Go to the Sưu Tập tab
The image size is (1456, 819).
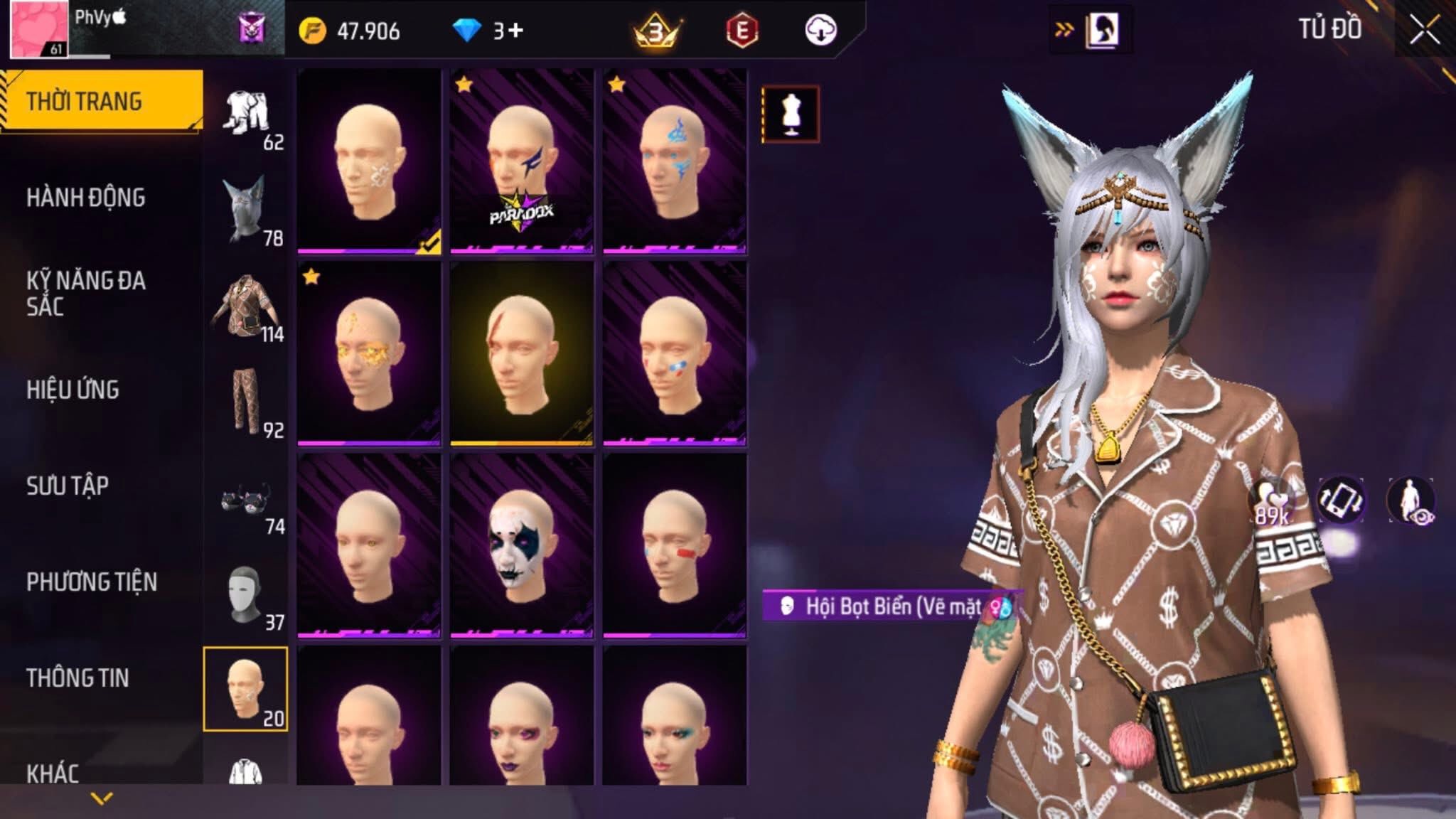point(68,486)
